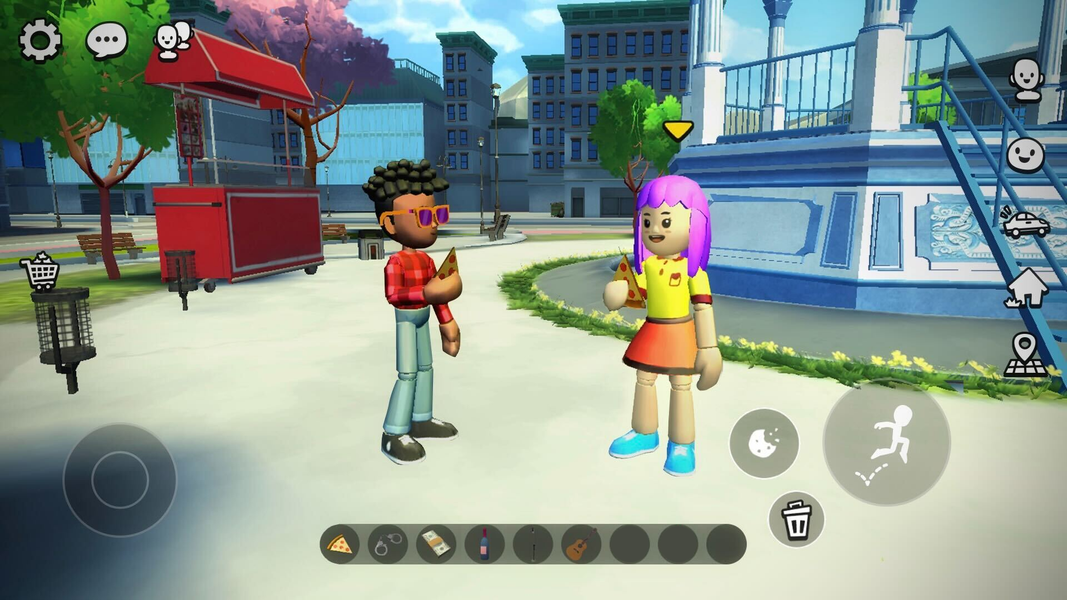Go home with the house icon

[1026, 288]
